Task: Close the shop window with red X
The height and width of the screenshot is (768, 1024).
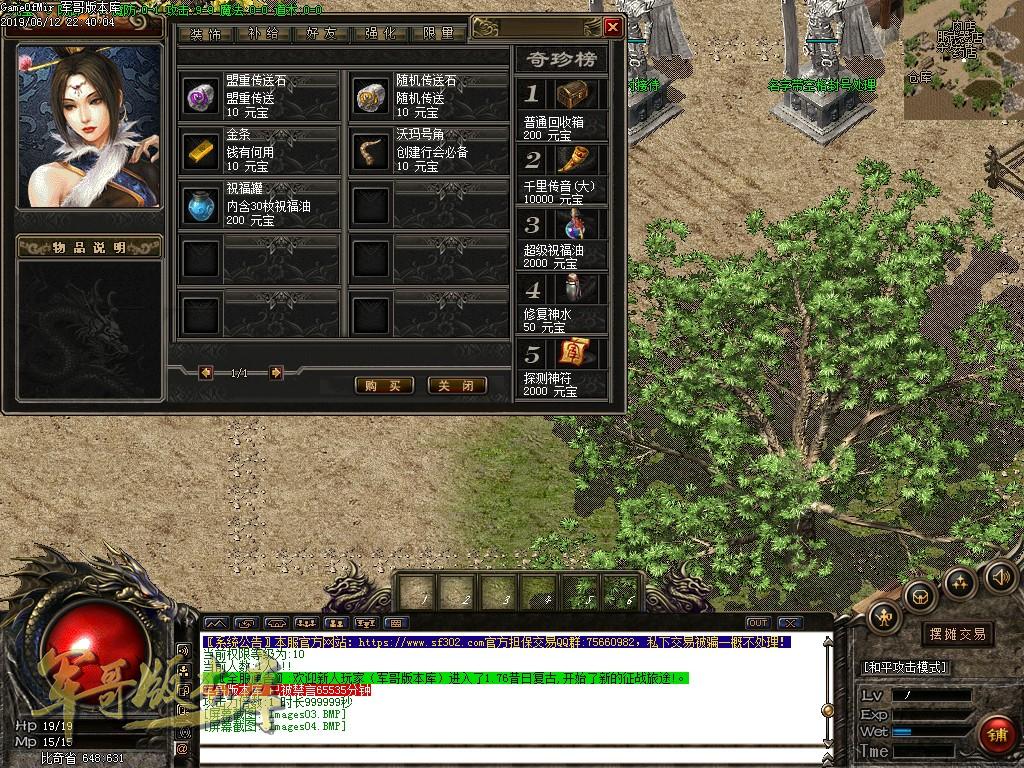Action: 613,27
